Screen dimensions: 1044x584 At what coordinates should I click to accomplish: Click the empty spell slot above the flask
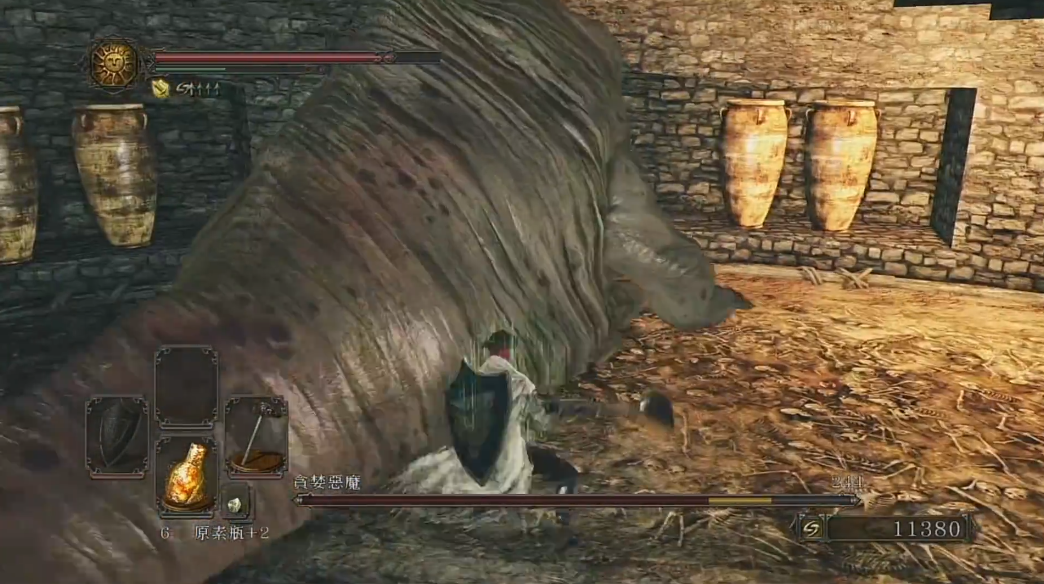[x=186, y=386]
